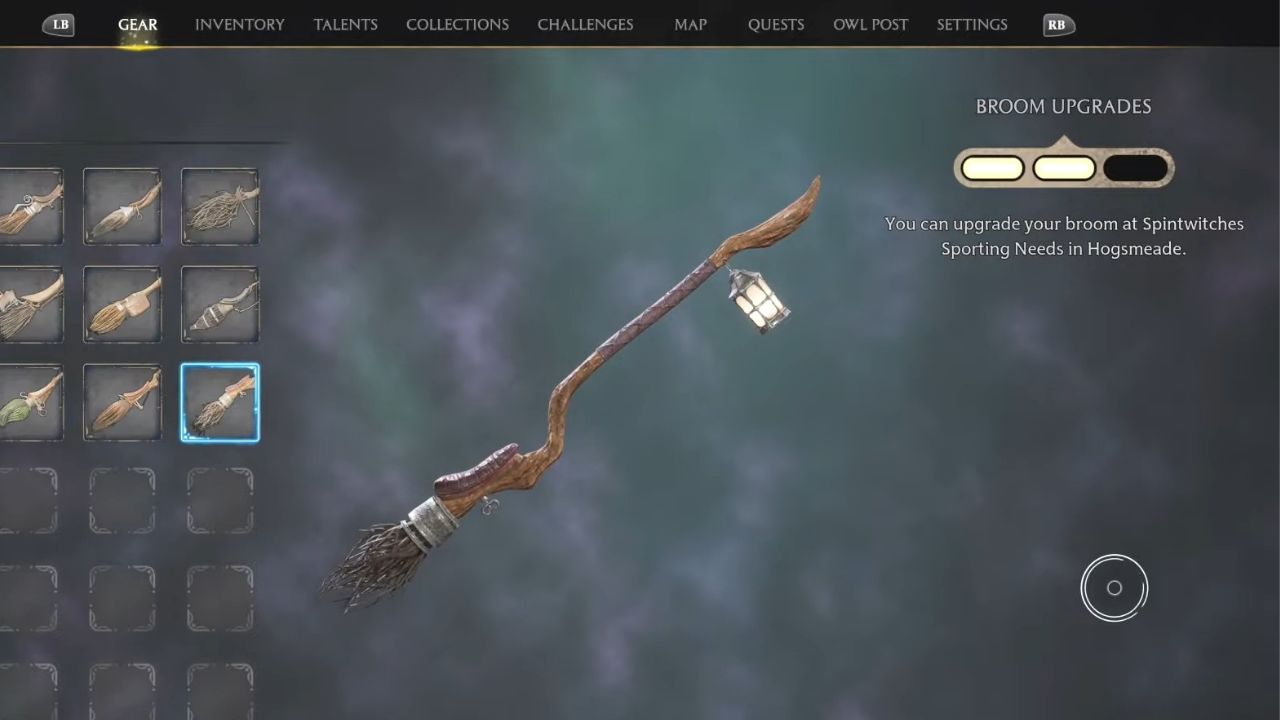
Task: Click the circular rotate indicator icon
Action: click(1114, 588)
